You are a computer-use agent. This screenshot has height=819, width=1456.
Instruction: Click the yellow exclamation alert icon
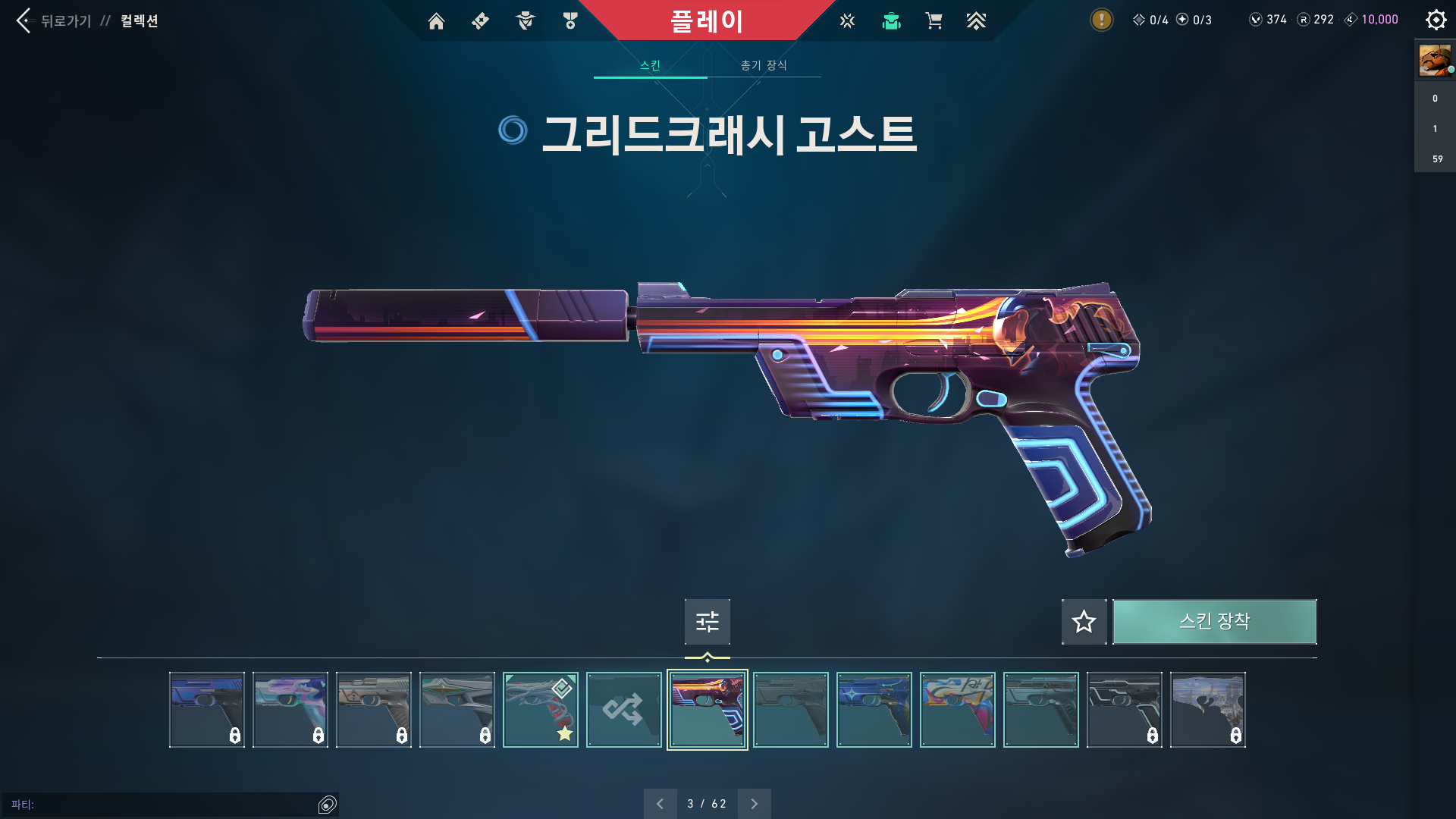click(1101, 20)
